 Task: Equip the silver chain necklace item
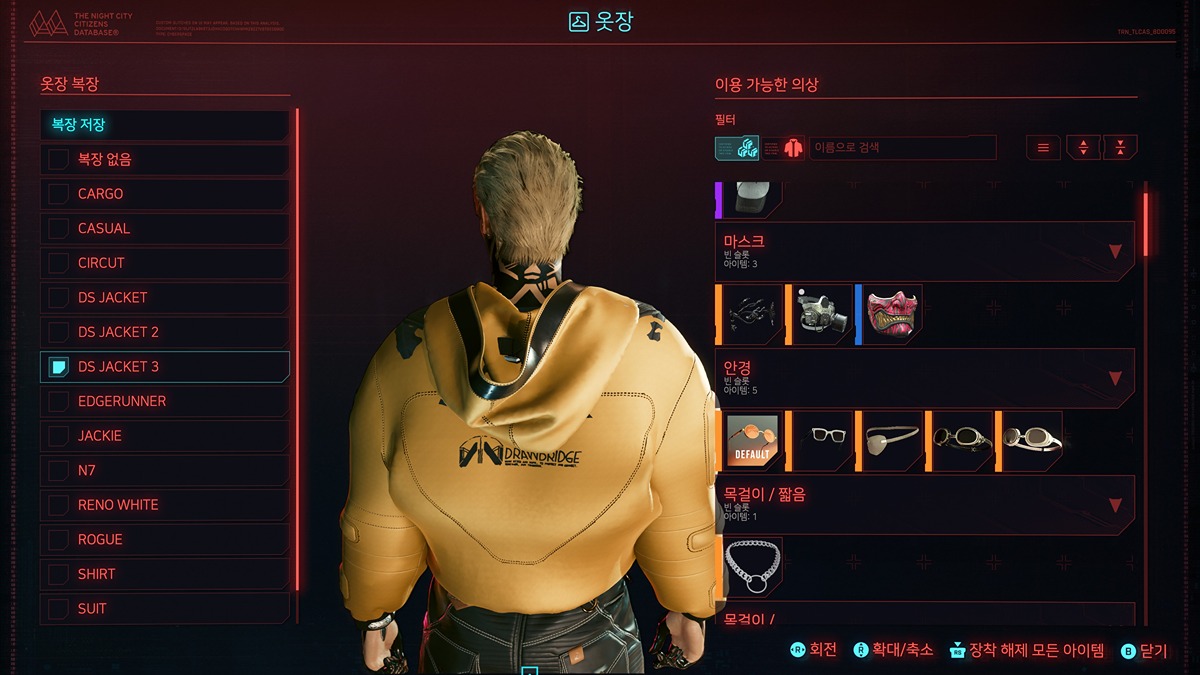click(x=752, y=567)
